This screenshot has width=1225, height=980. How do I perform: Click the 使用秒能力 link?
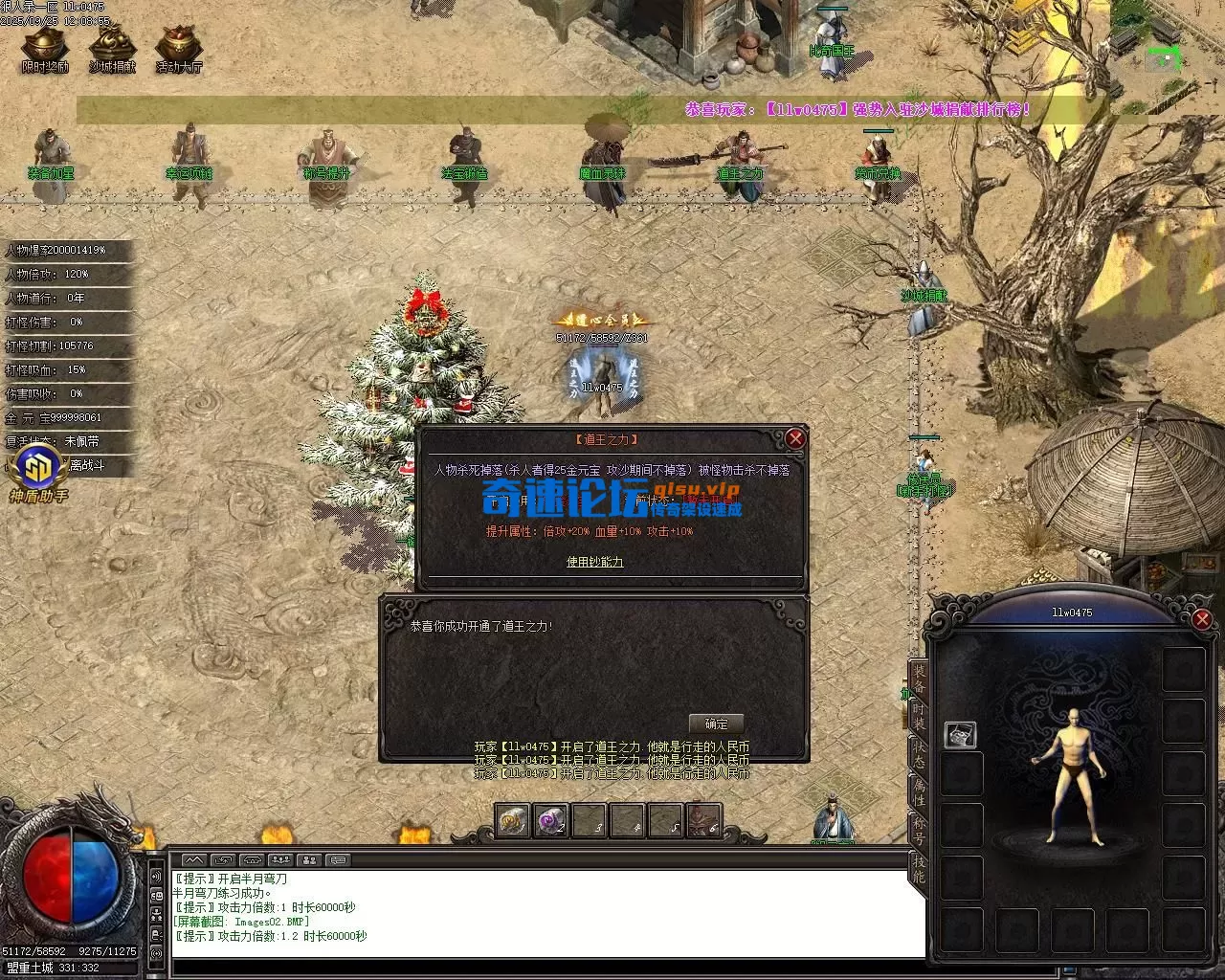[594, 562]
